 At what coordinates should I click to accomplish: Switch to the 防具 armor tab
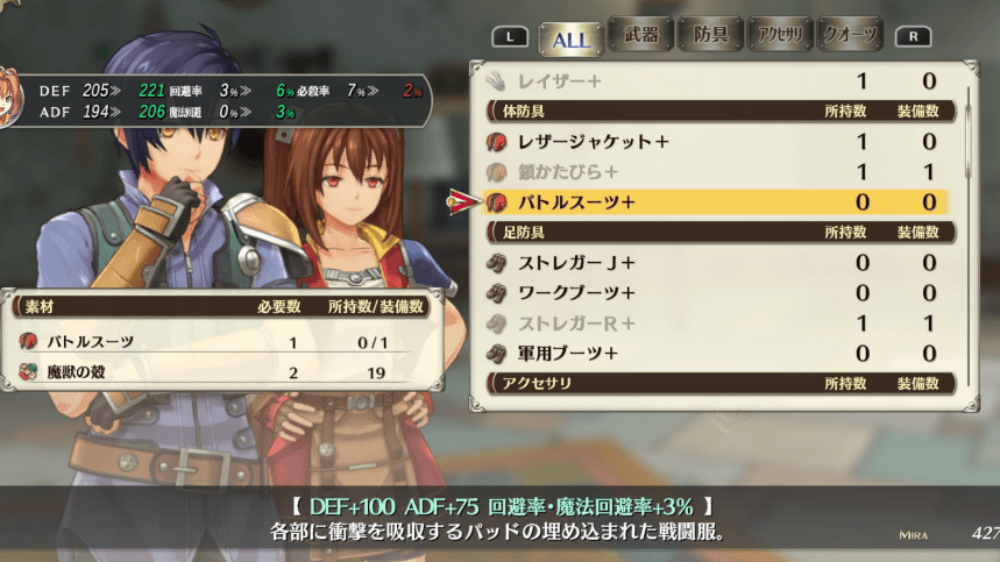pyautogui.click(x=710, y=36)
